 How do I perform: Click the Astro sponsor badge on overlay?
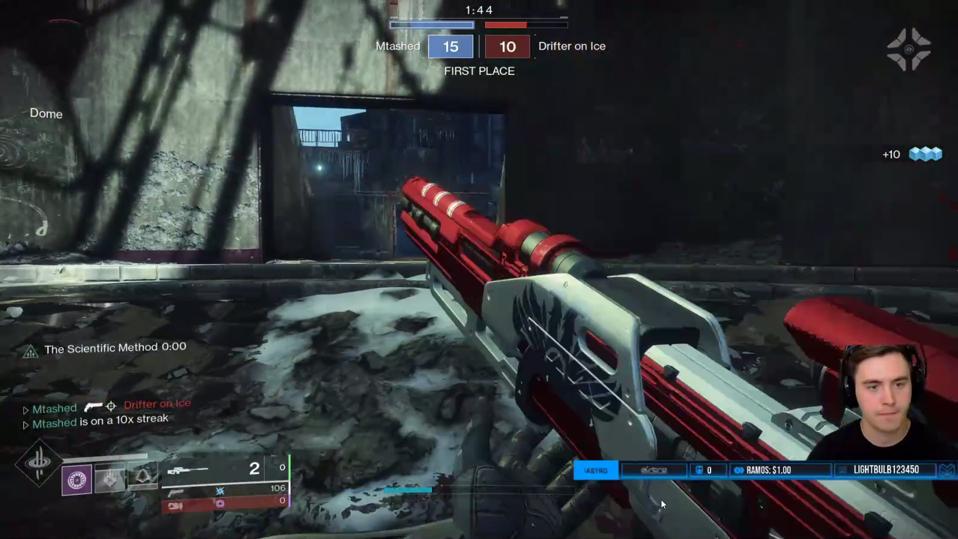[x=596, y=470]
